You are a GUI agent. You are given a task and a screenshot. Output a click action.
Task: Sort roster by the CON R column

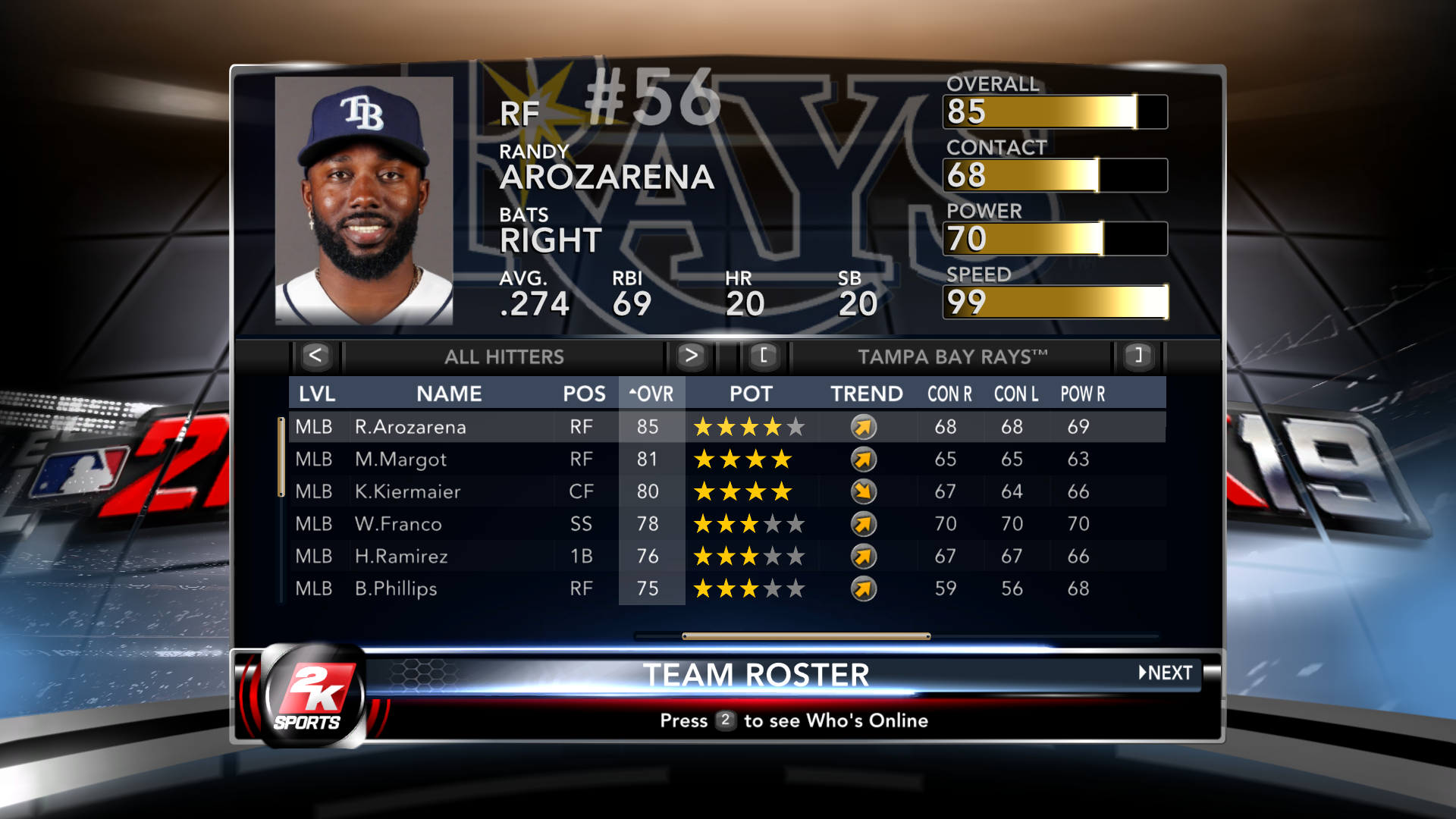pyautogui.click(x=949, y=394)
